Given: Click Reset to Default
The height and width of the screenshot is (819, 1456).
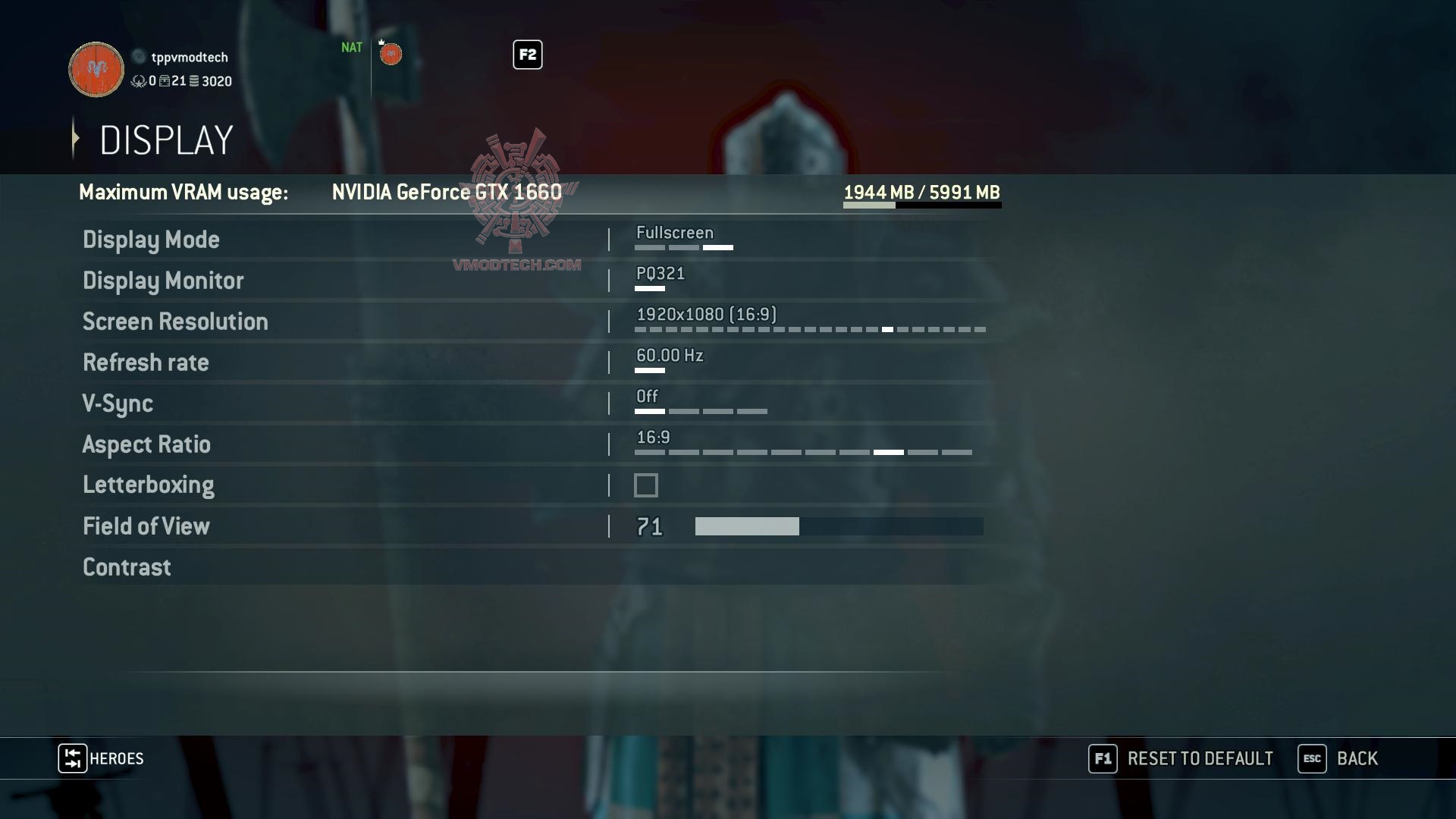Looking at the screenshot, I should tap(1181, 759).
